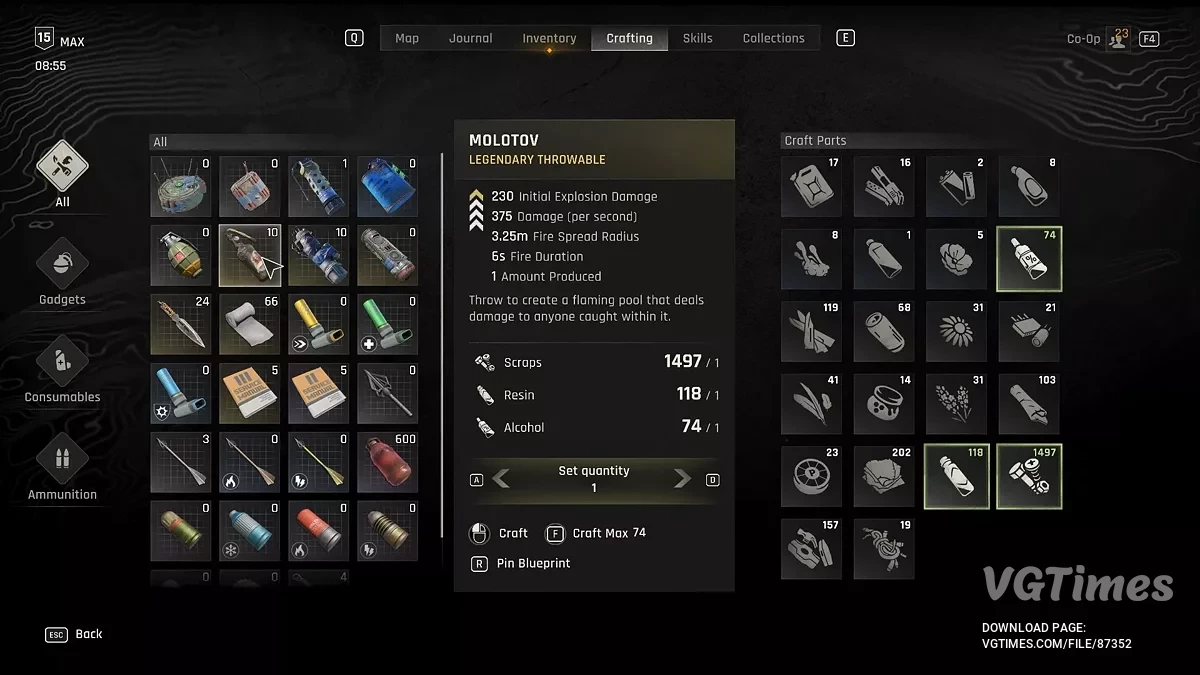The height and width of the screenshot is (675, 1200).
Task: Filter blueprints by Gadgets
Action: click(x=63, y=266)
